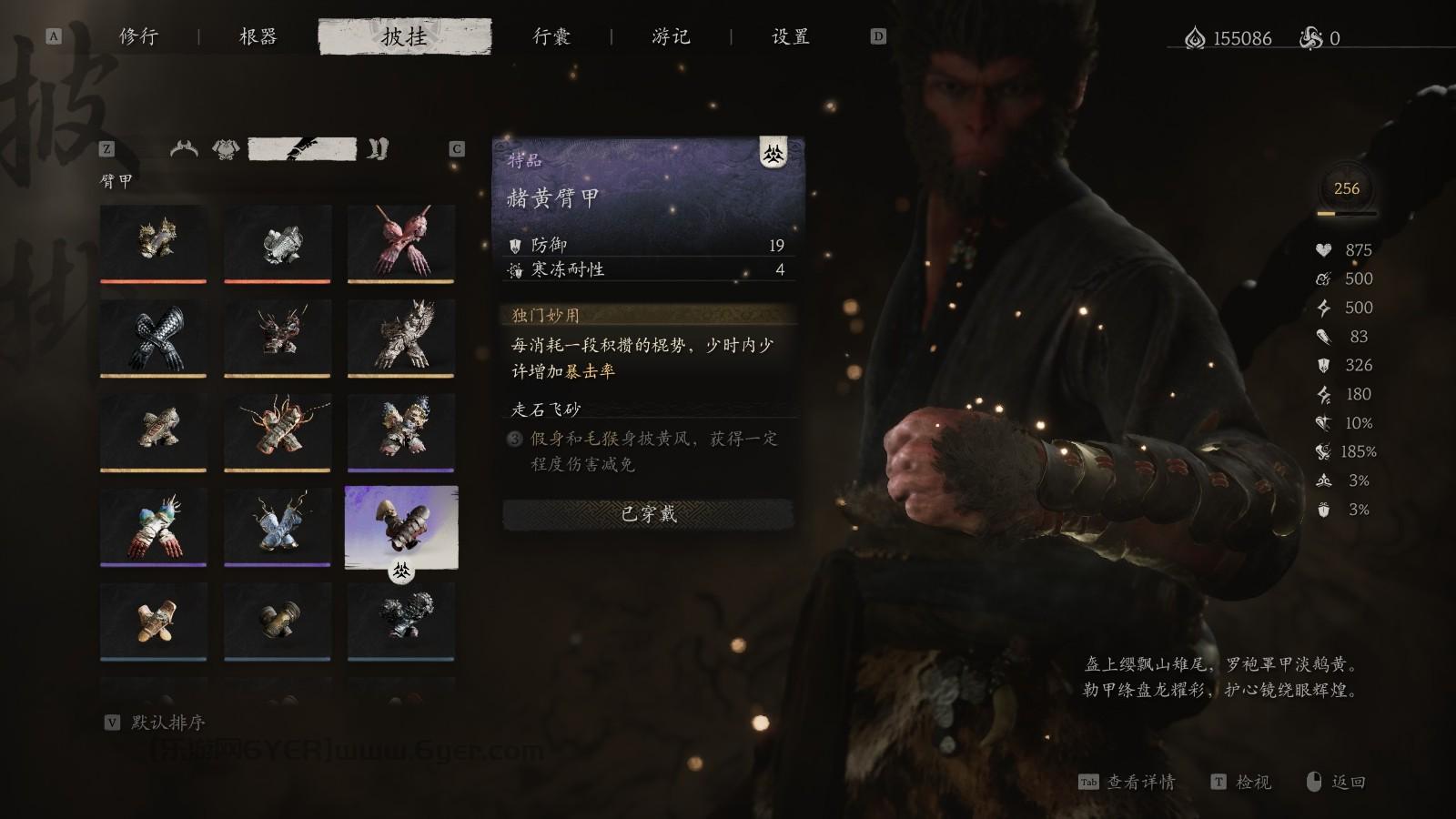Open the 设置 settings menu
The height and width of the screenshot is (819, 1456).
788,38
